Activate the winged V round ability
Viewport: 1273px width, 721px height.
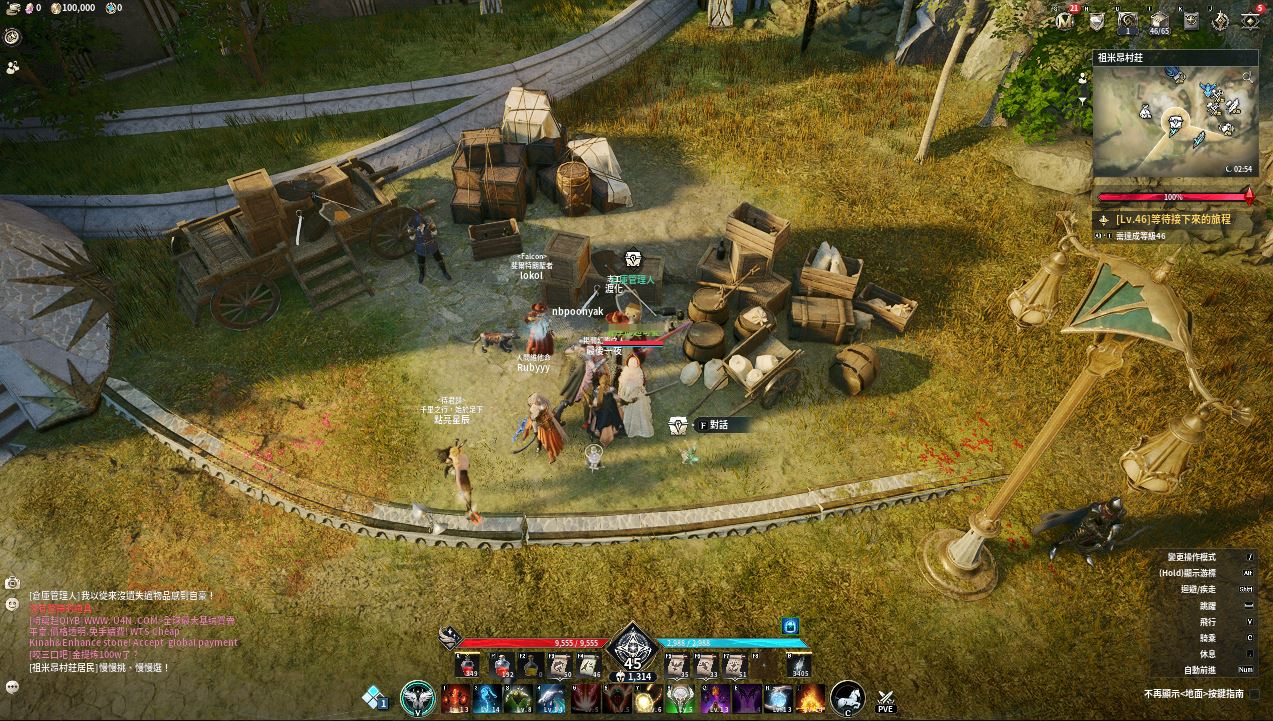(417, 697)
